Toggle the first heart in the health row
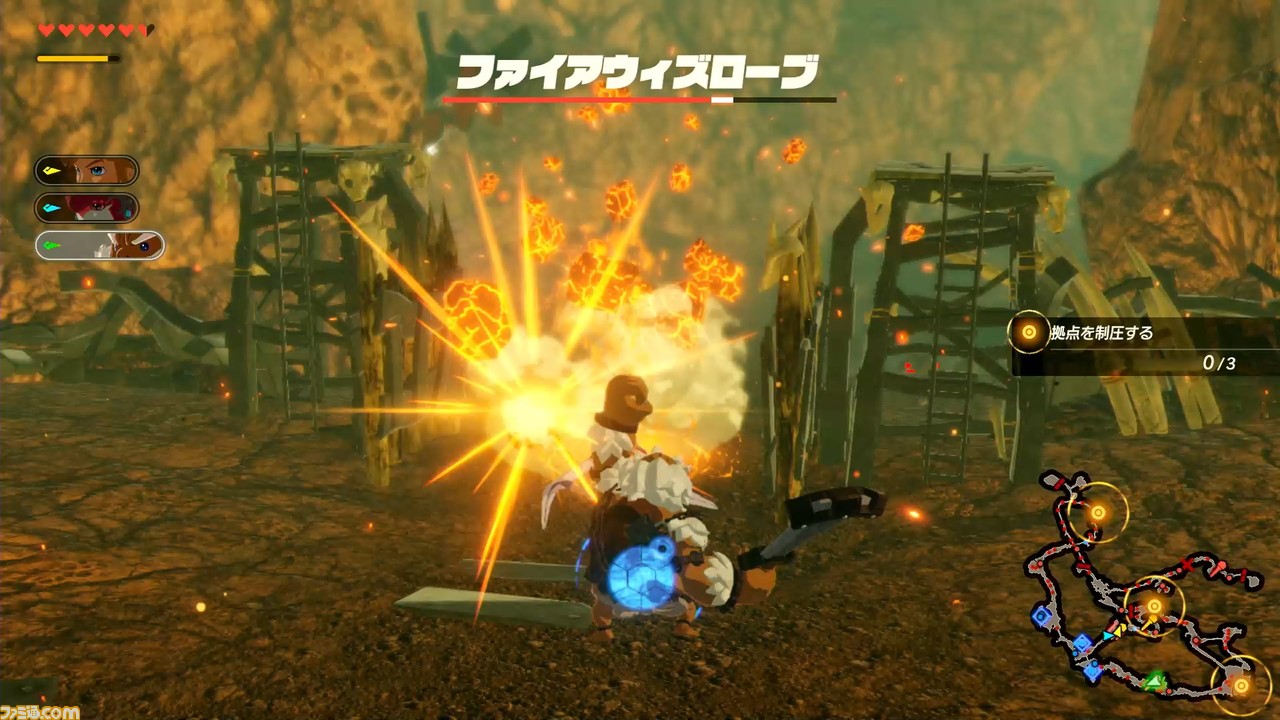 pos(45,30)
